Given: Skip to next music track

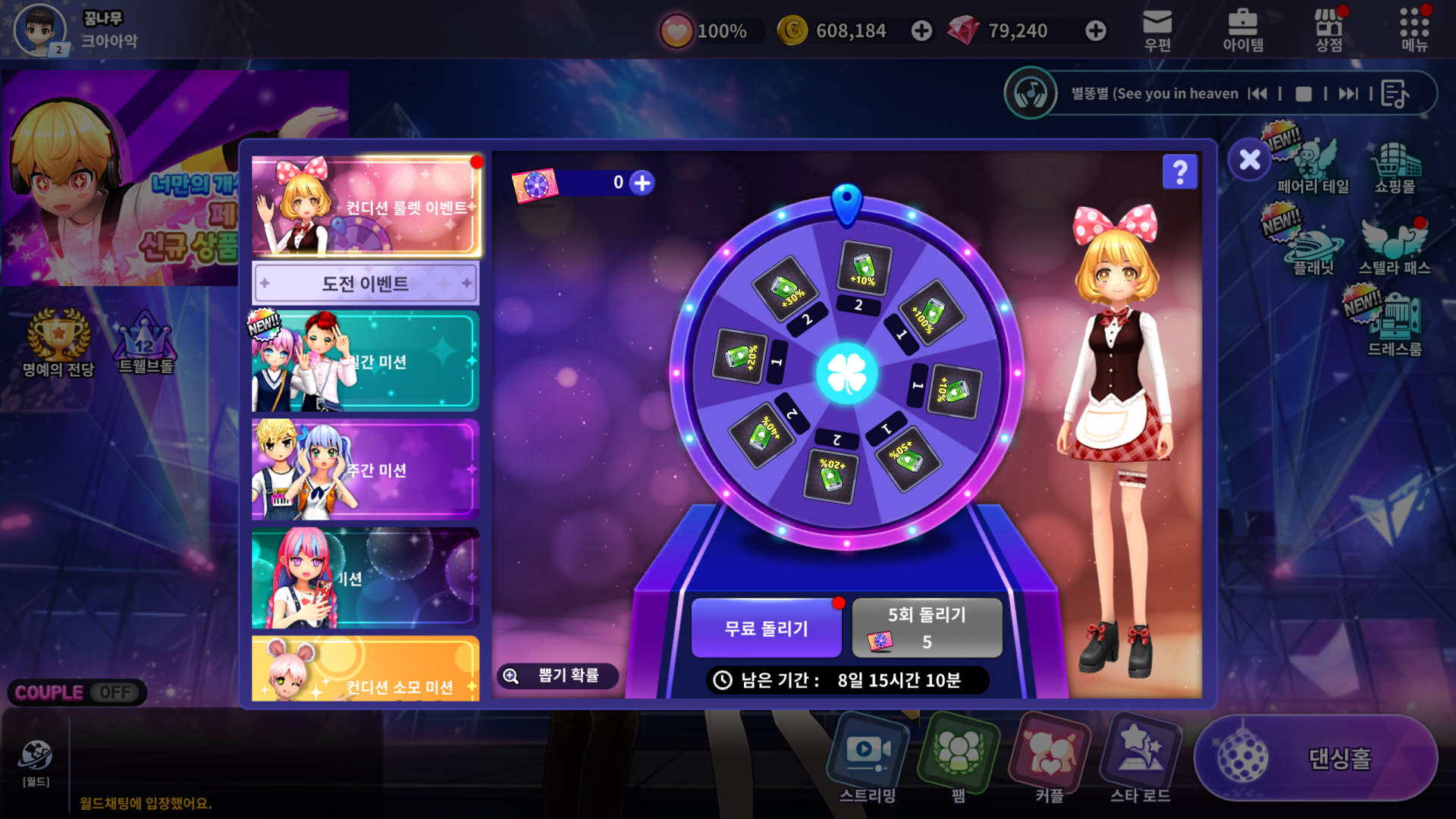Looking at the screenshot, I should (x=1348, y=94).
